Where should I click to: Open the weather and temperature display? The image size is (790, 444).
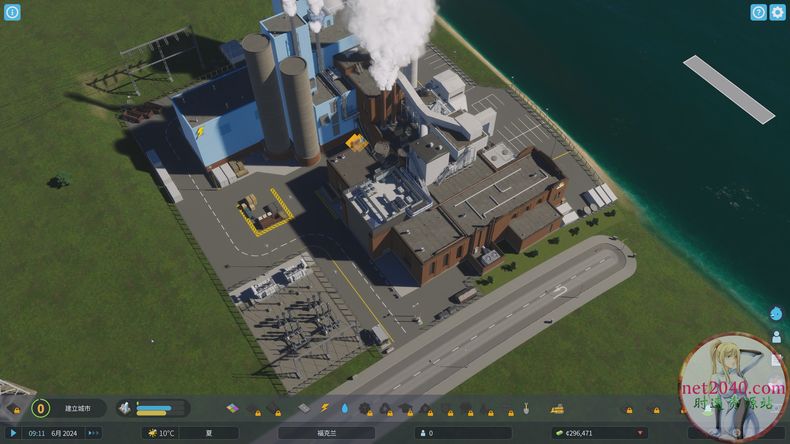click(160, 433)
